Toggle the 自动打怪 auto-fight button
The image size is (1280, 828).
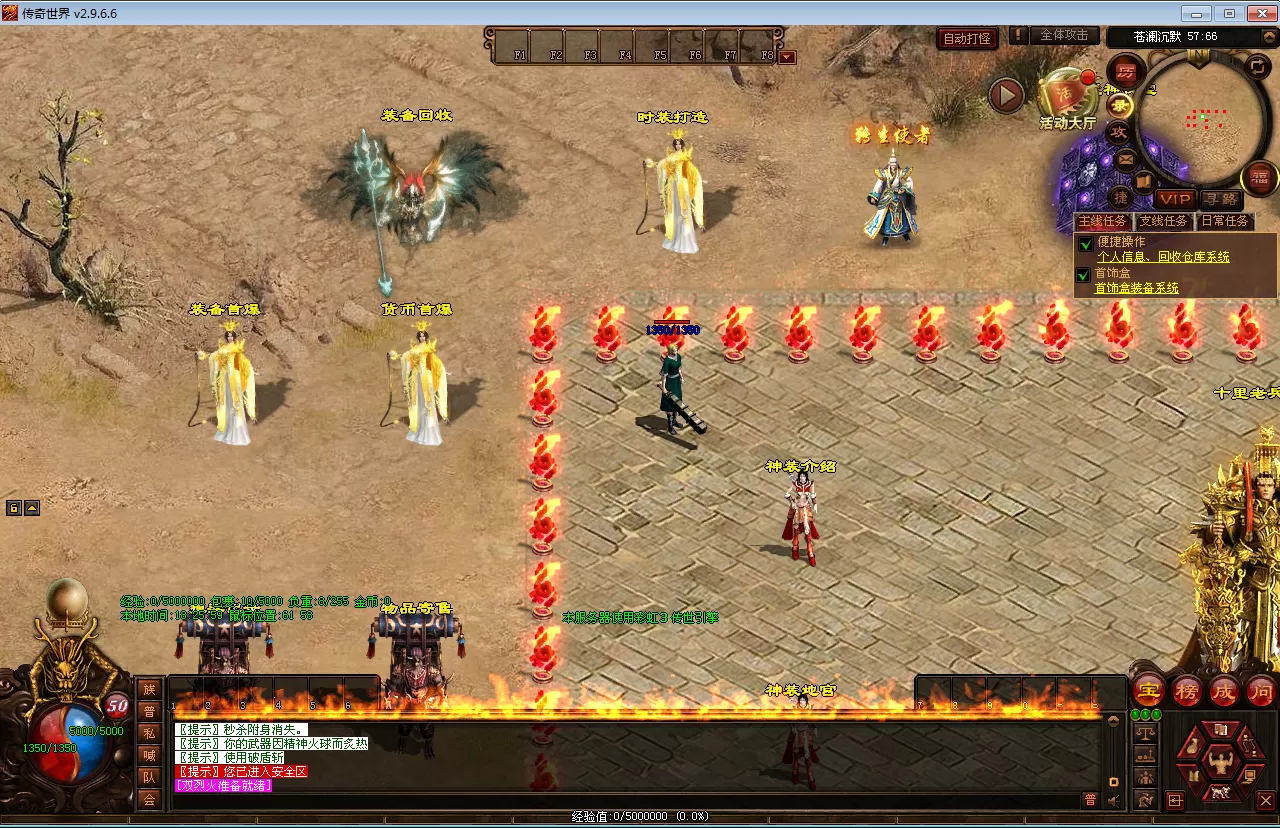[x=968, y=38]
